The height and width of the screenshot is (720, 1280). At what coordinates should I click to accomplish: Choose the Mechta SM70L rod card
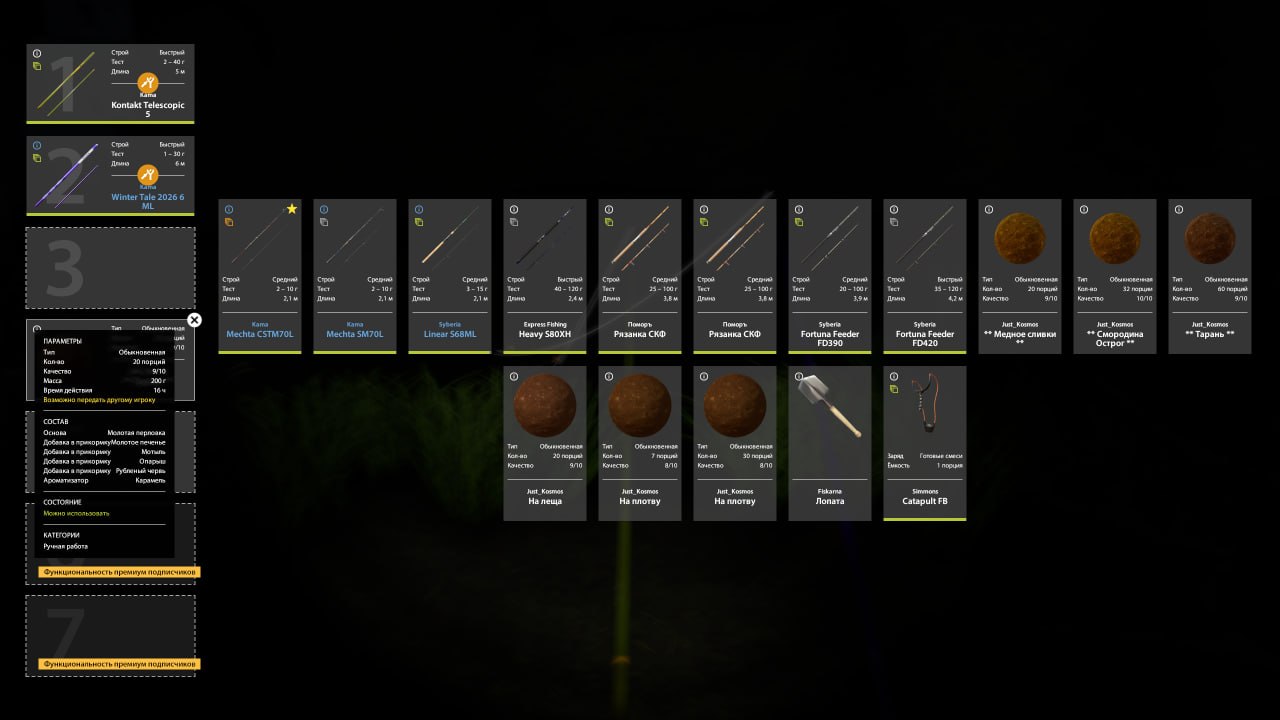355,275
